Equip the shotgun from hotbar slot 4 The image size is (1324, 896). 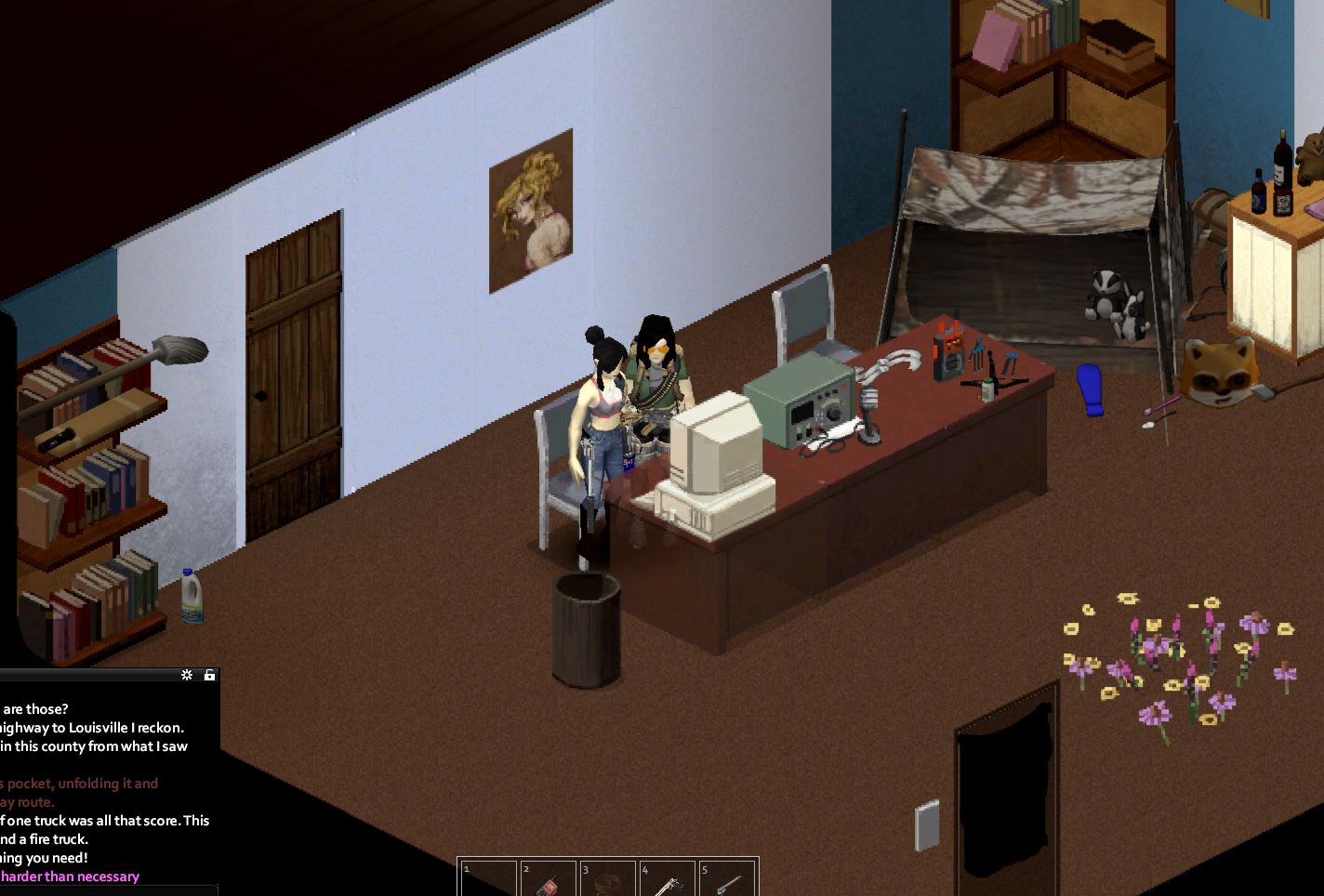click(x=669, y=879)
